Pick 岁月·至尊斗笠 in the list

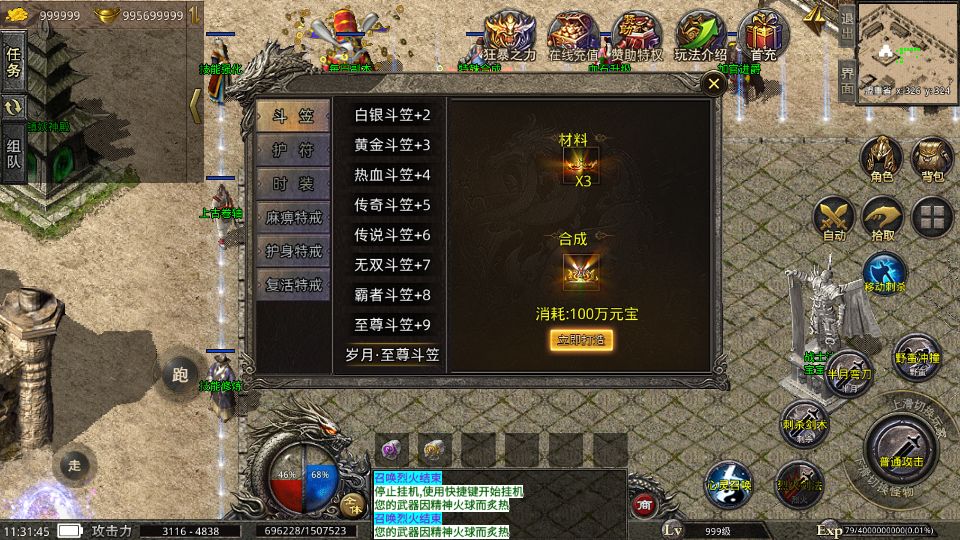(x=392, y=355)
